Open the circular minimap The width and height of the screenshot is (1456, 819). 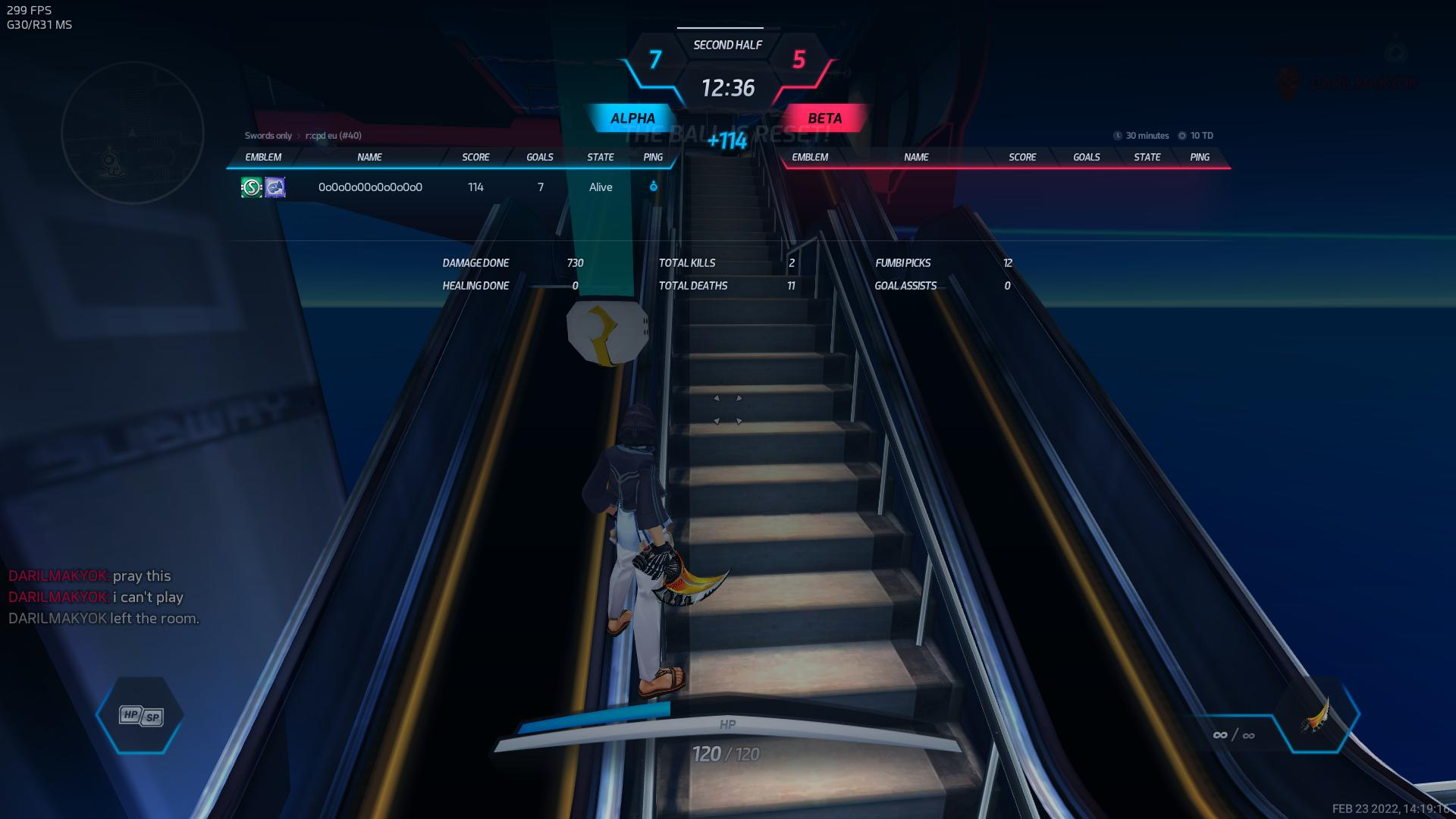(x=133, y=133)
